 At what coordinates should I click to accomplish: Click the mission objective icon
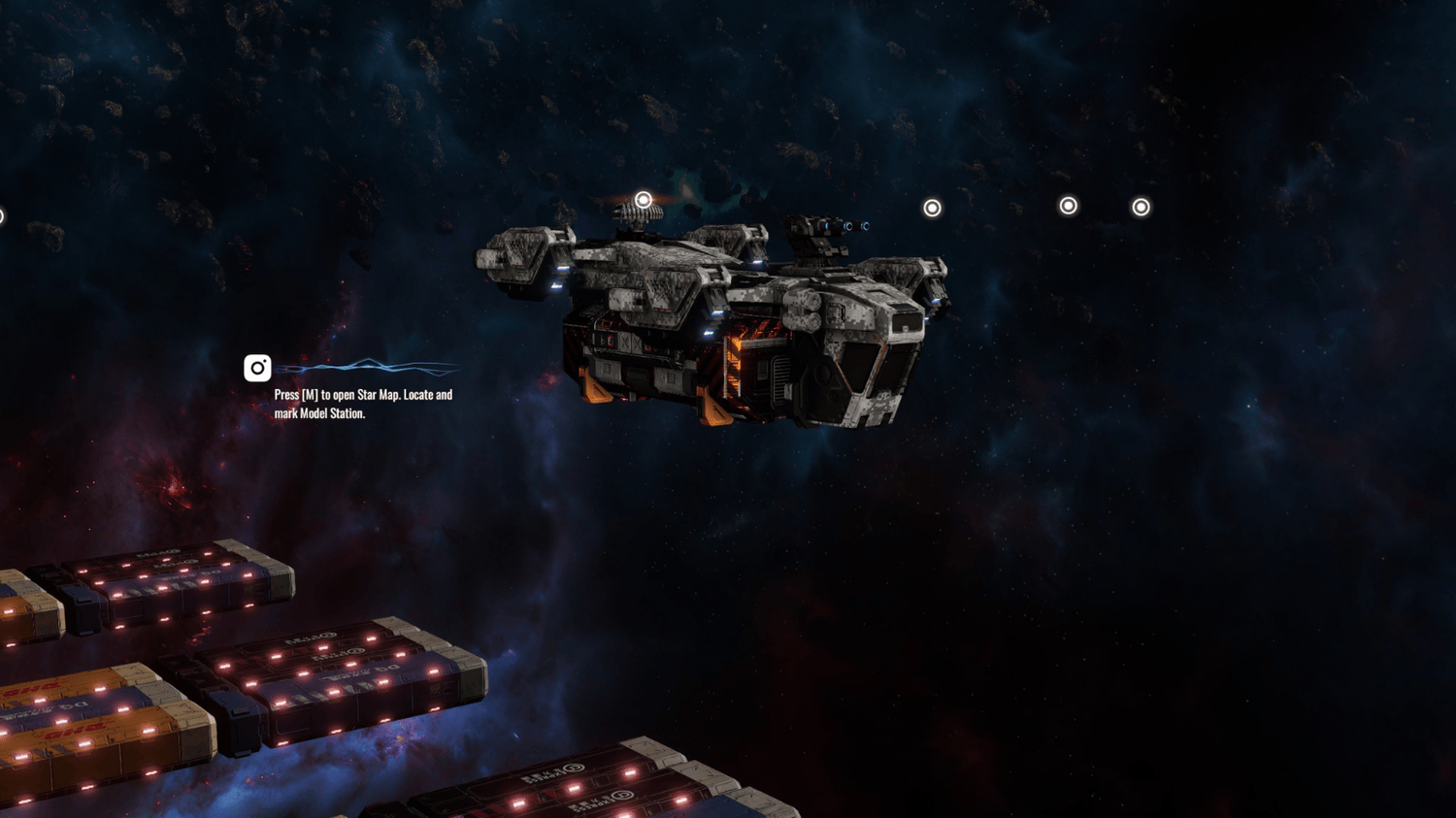coord(257,368)
